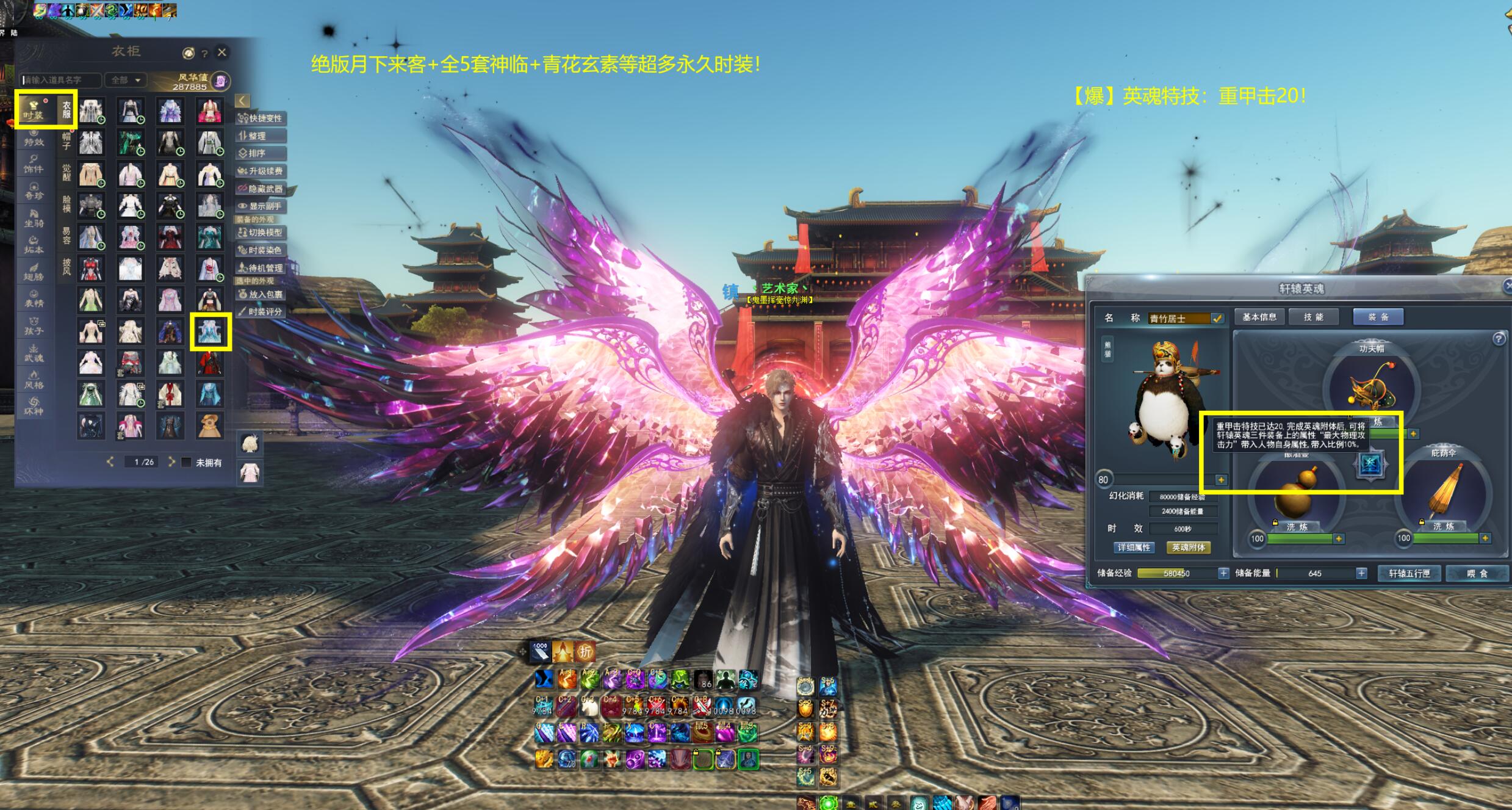The image size is (1512, 810).
Task: Open the 基本信息 tab in 轩辕英魂
Action: [x=1259, y=317]
